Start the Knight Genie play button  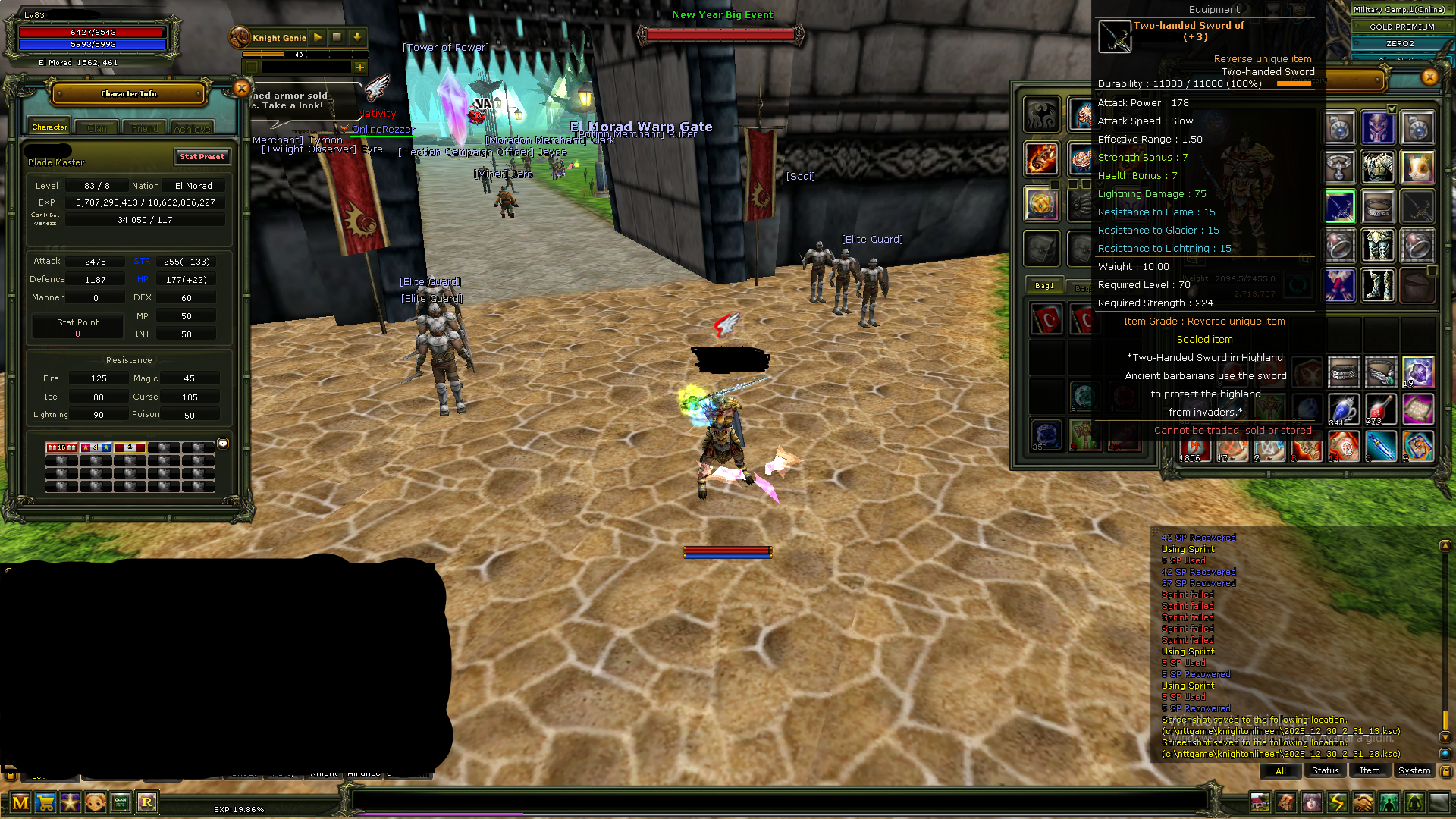coord(318,37)
